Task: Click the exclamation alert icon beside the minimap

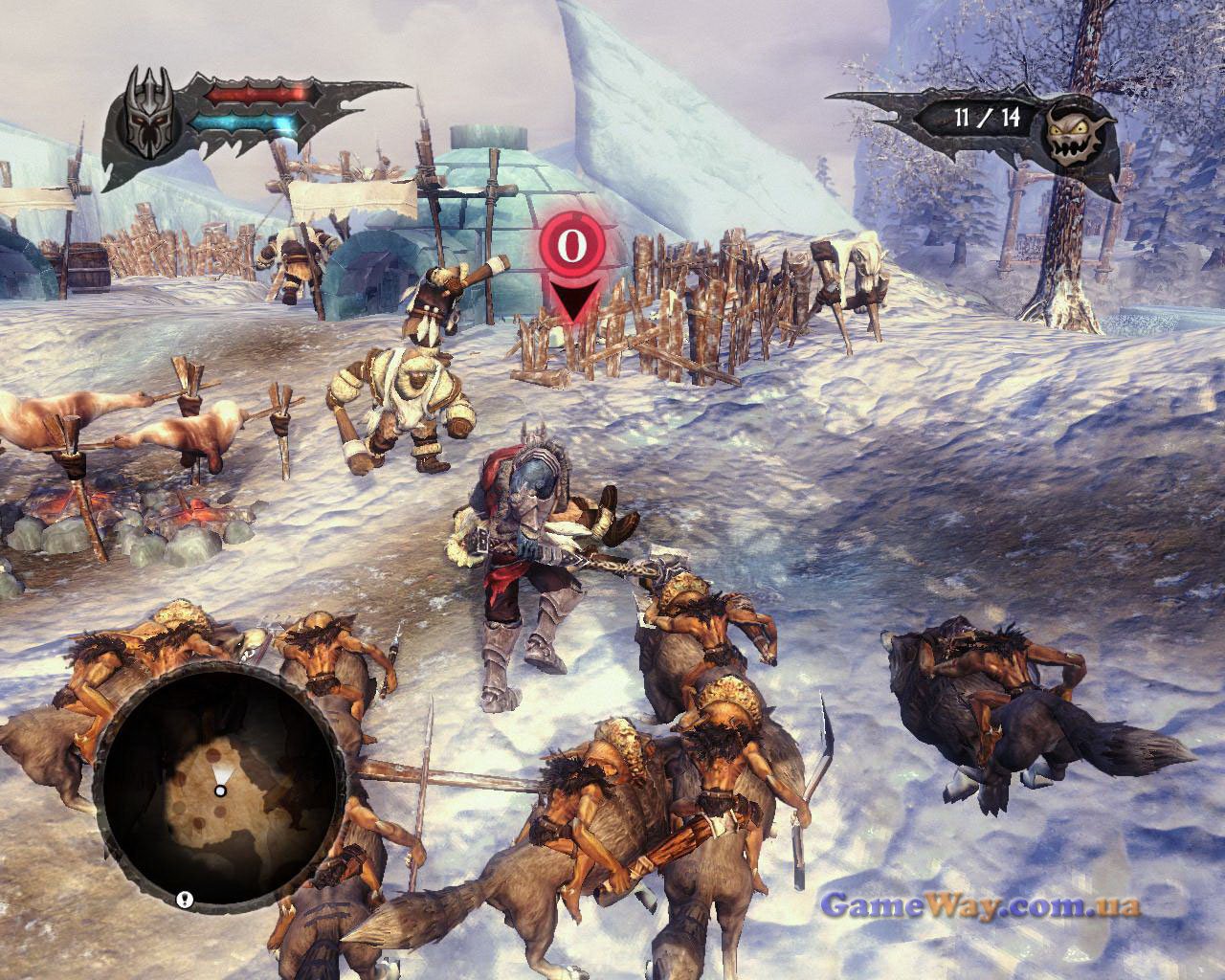Action: pyautogui.click(x=185, y=899)
